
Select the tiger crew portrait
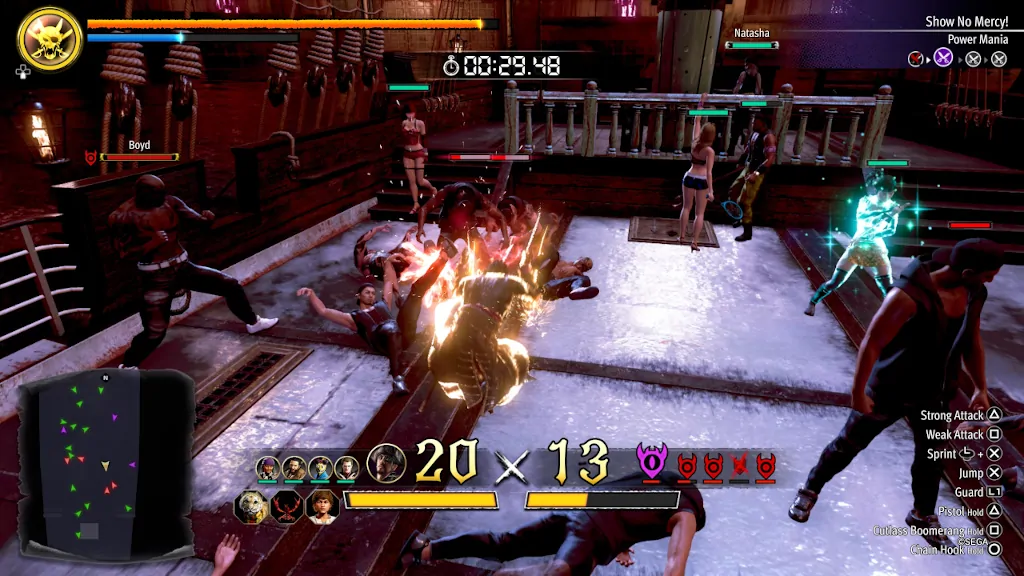coord(252,506)
